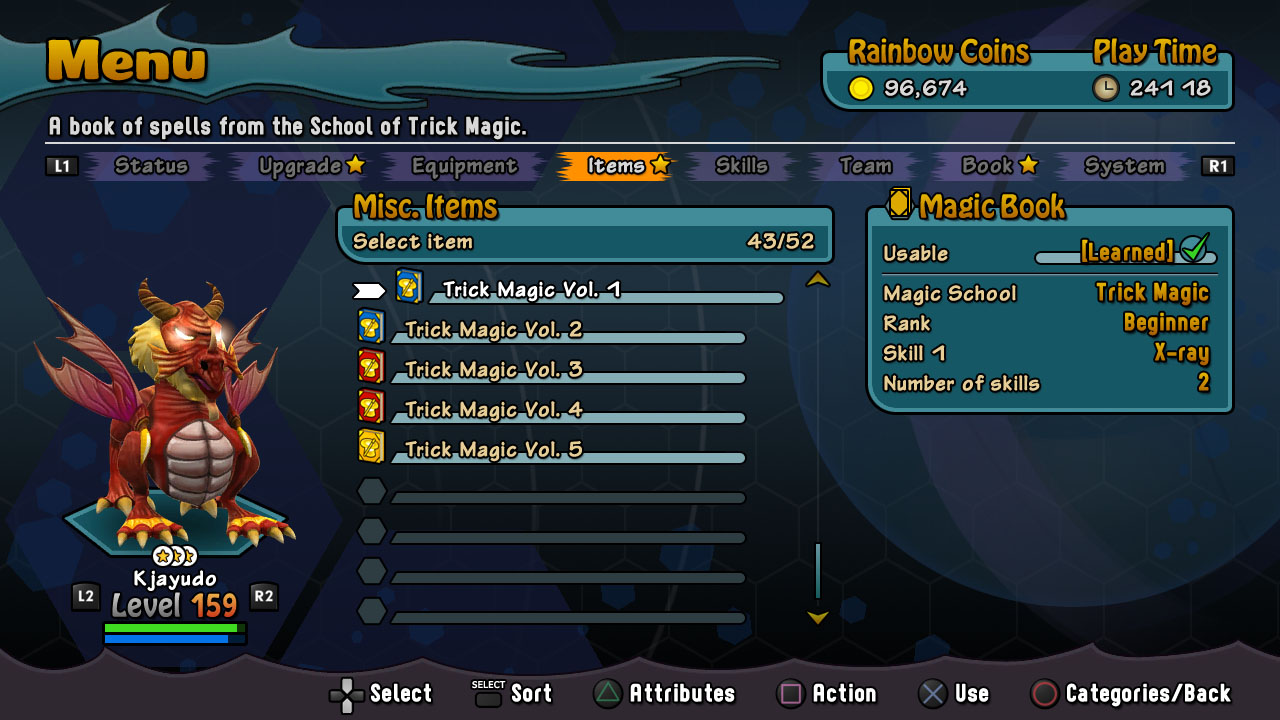Open the Upgrade tab

[311, 166]
